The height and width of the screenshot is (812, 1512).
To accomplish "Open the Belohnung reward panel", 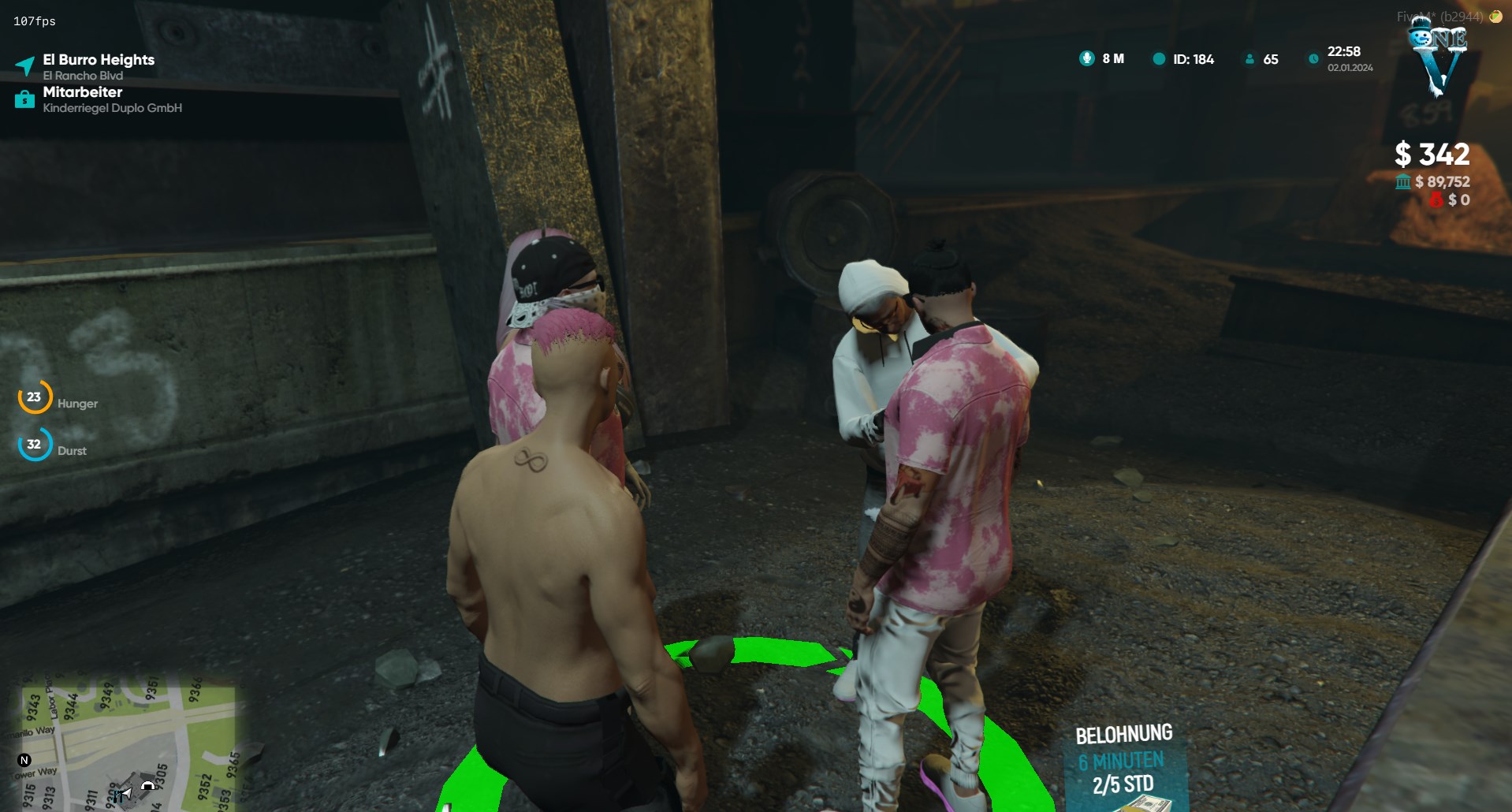I will [x=1123, y=761].
